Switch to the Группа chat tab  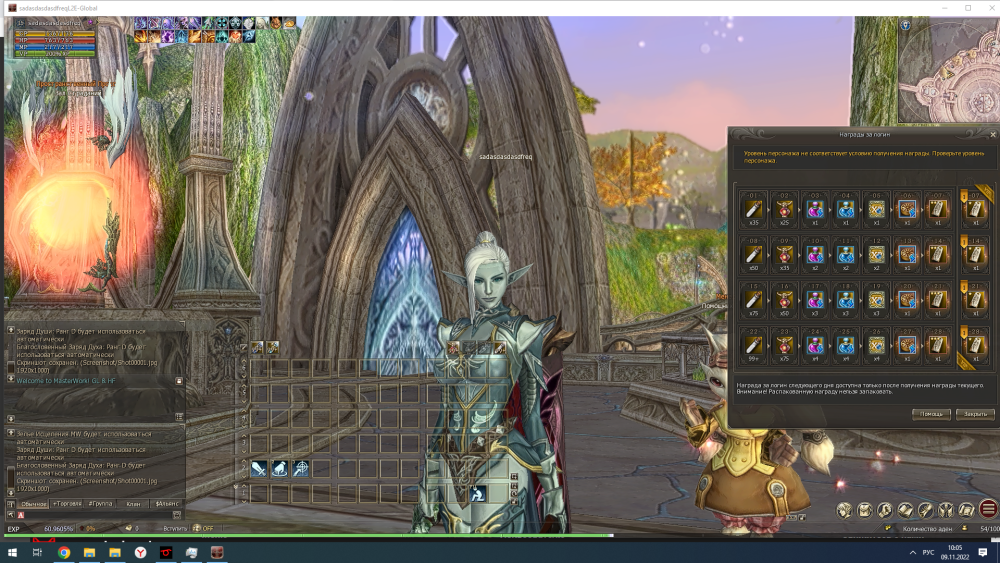click(x=100, y=504)
